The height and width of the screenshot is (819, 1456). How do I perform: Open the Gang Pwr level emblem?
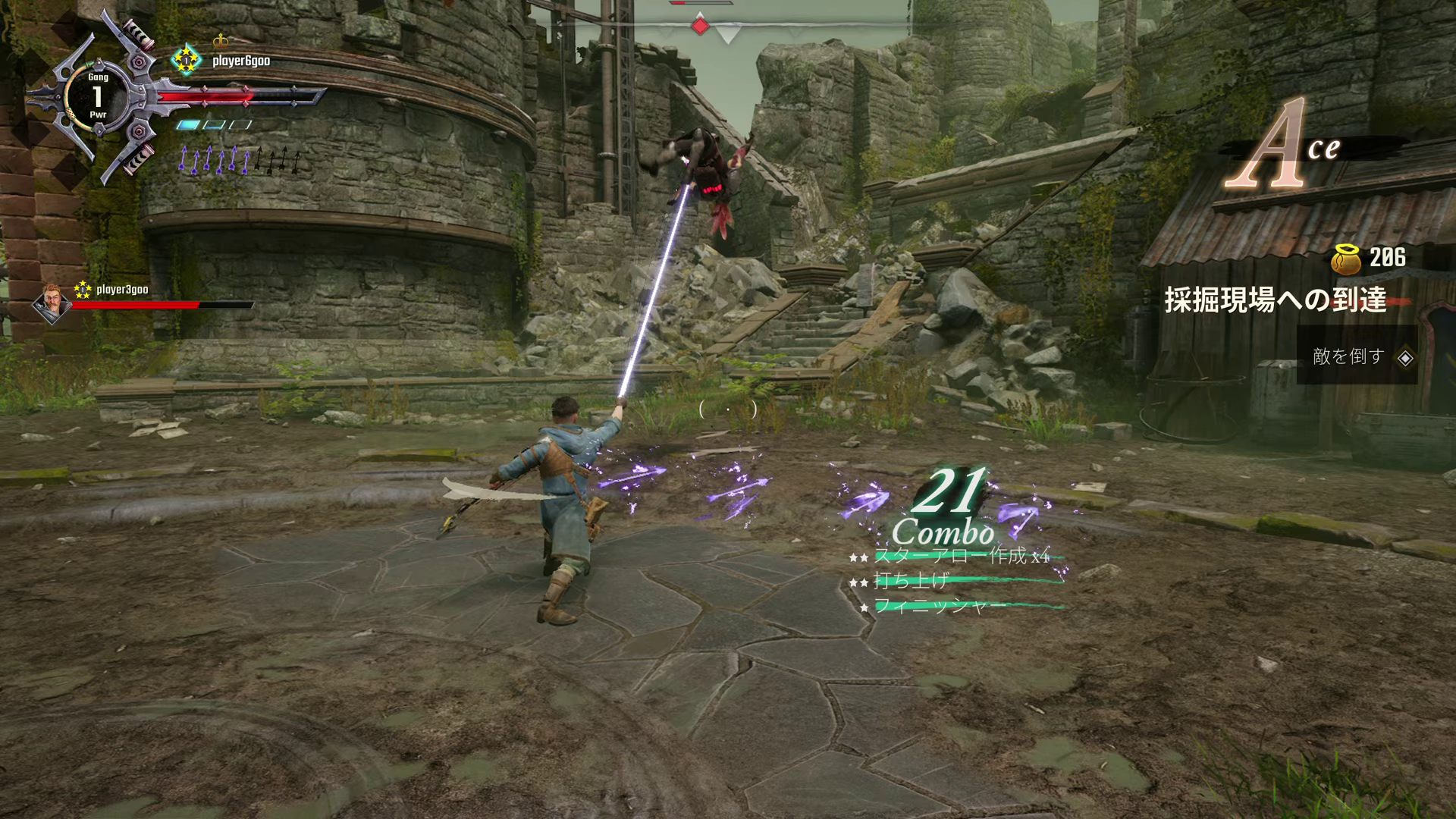click(x=97, y=96)
